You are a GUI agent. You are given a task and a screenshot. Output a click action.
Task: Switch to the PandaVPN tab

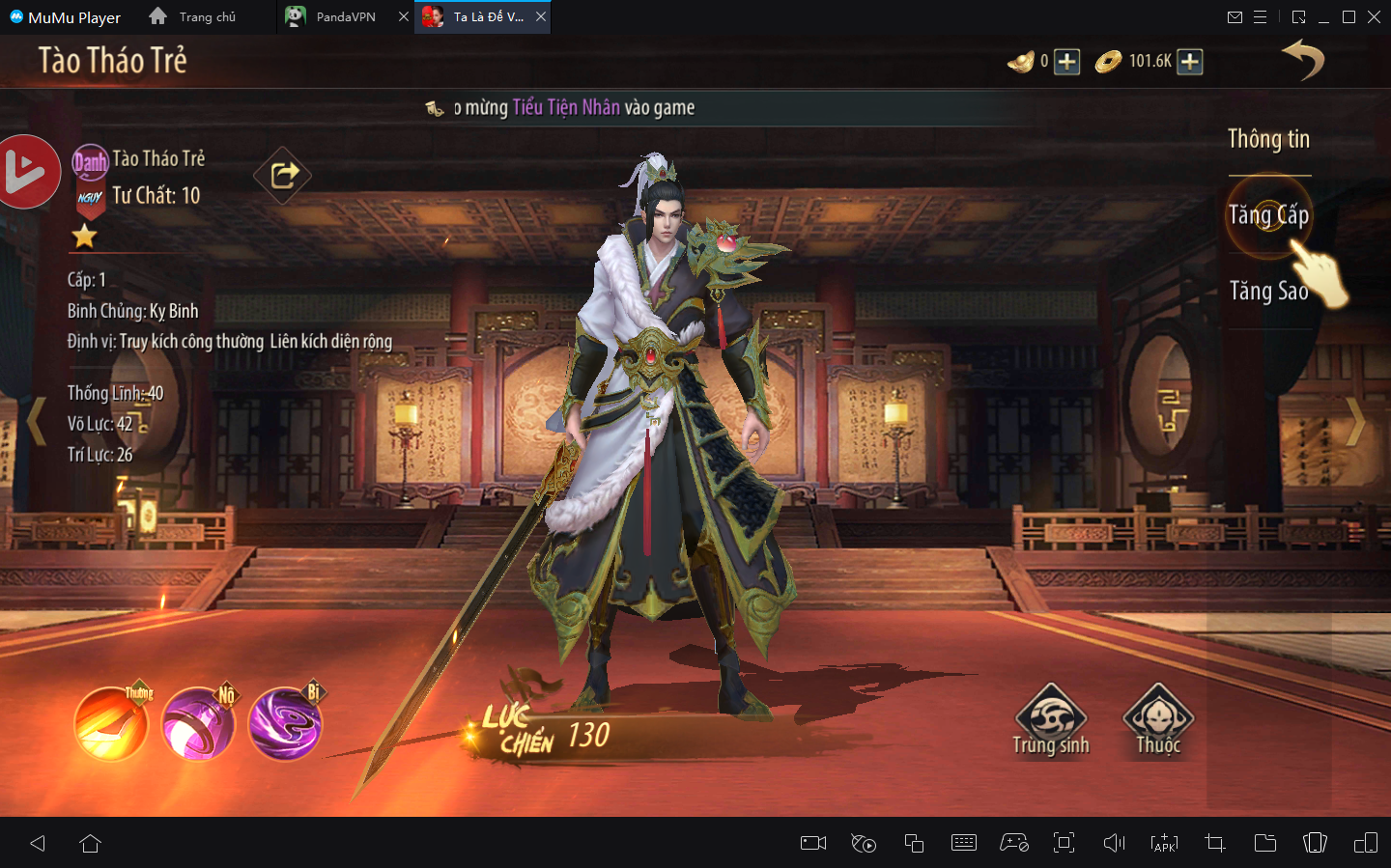click(x=345, y=17)
